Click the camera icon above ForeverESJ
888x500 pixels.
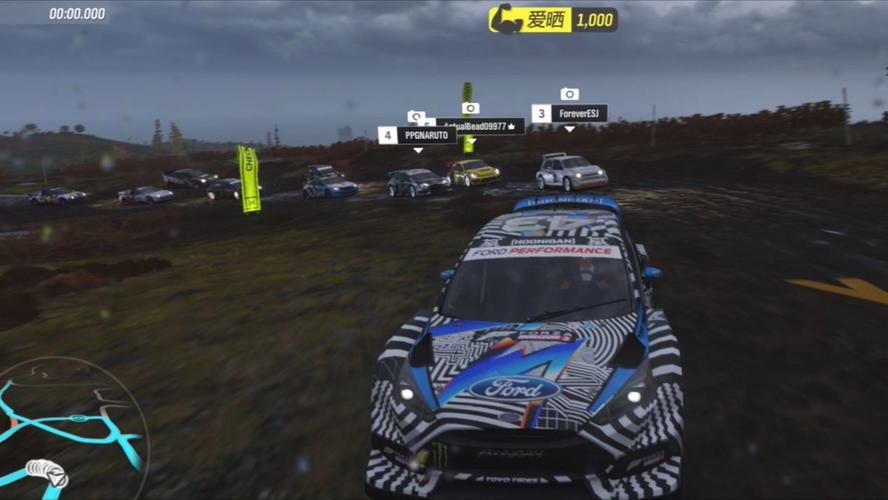pos(569,94)
